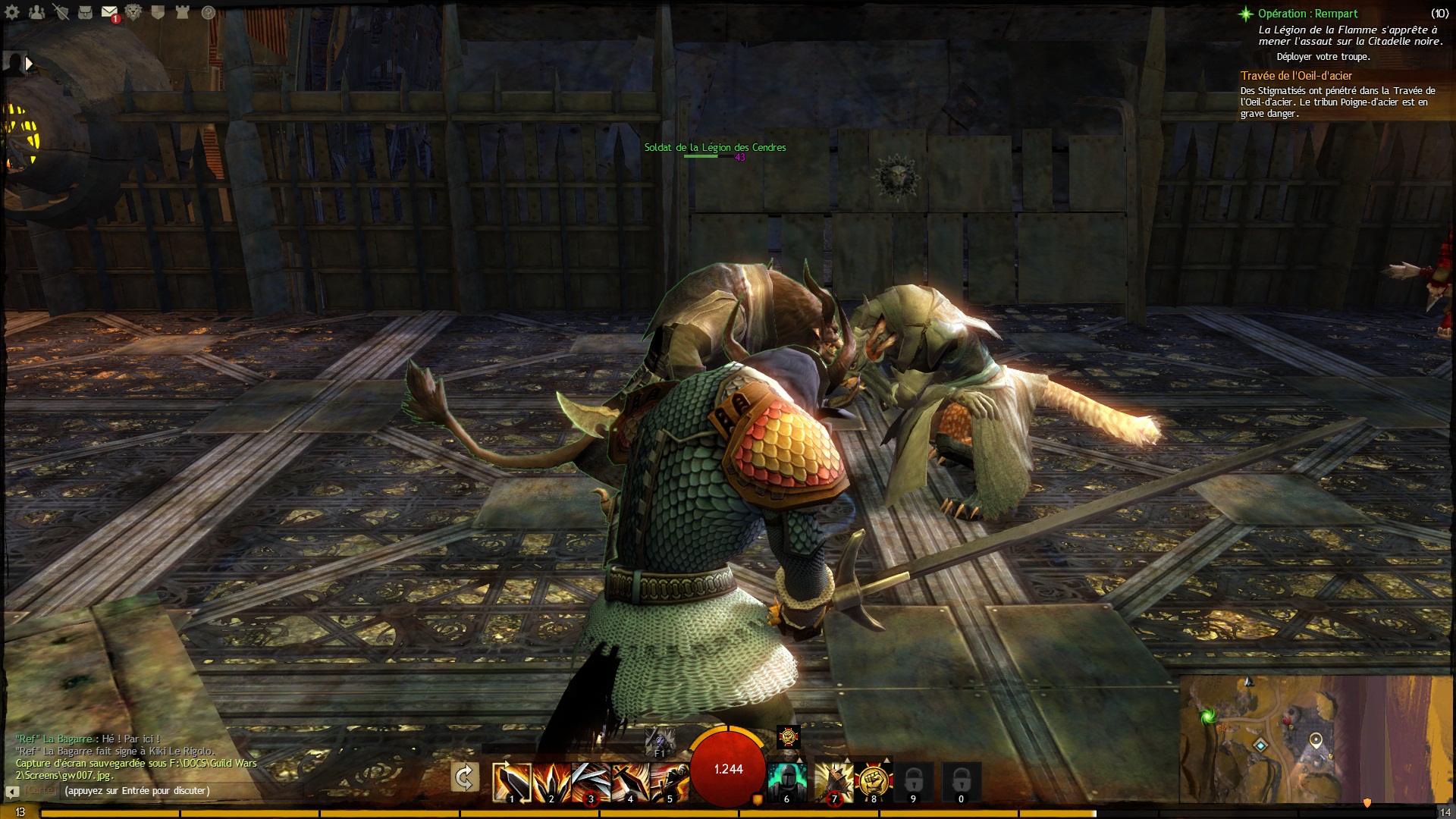Open the gear options menu
The height and width of the screenshot is (819, 1456).
pos(12,12)
